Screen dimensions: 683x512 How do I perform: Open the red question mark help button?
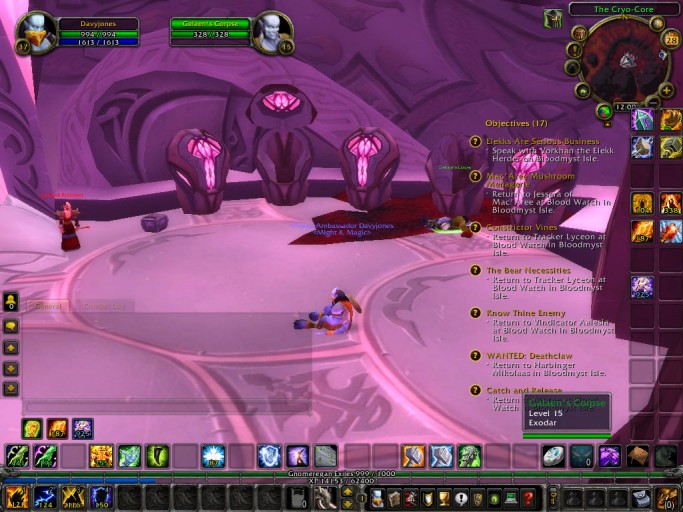click(528, 497)
